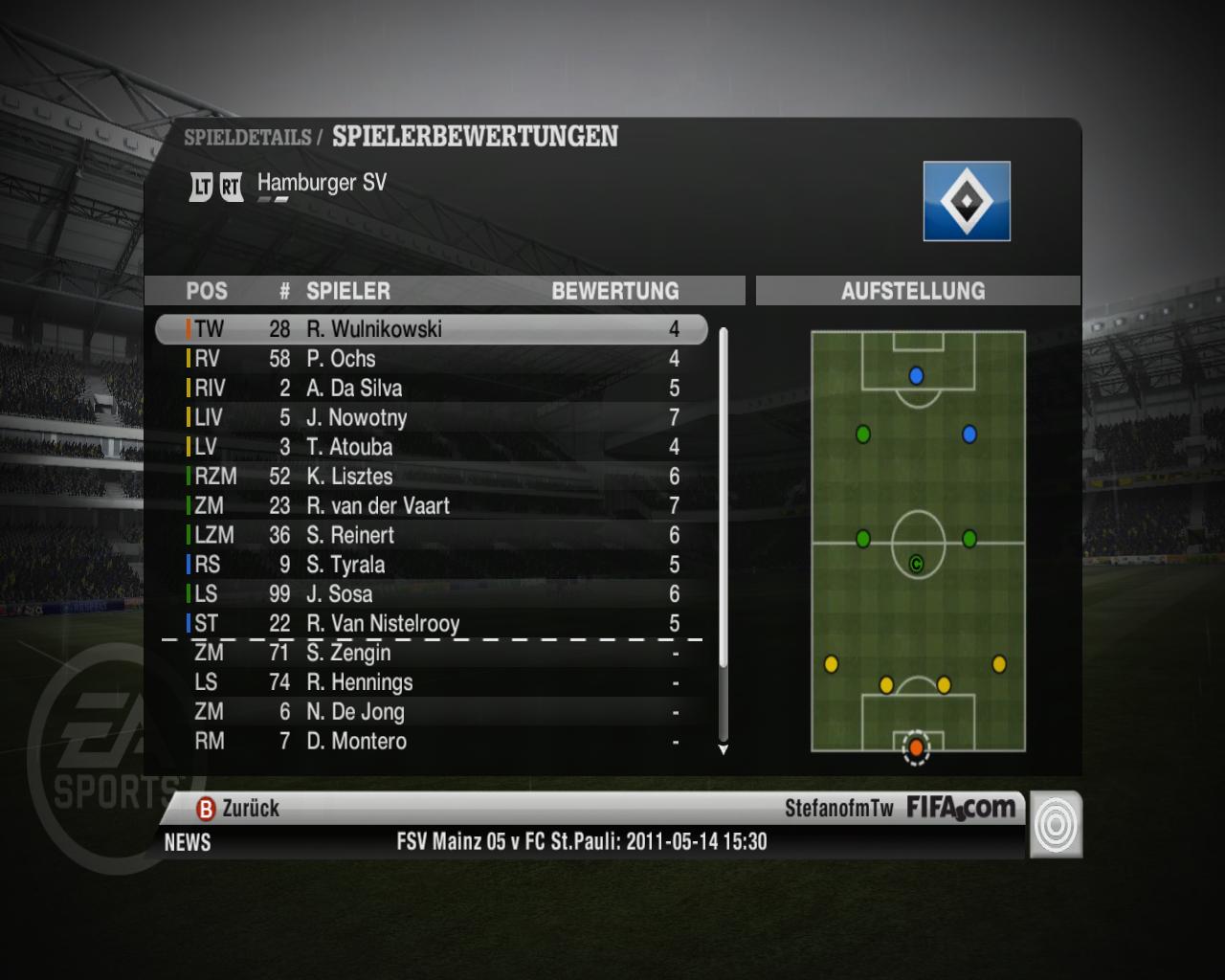
Task: Go back with the Zurück button
Action: [x=239, y=809]
